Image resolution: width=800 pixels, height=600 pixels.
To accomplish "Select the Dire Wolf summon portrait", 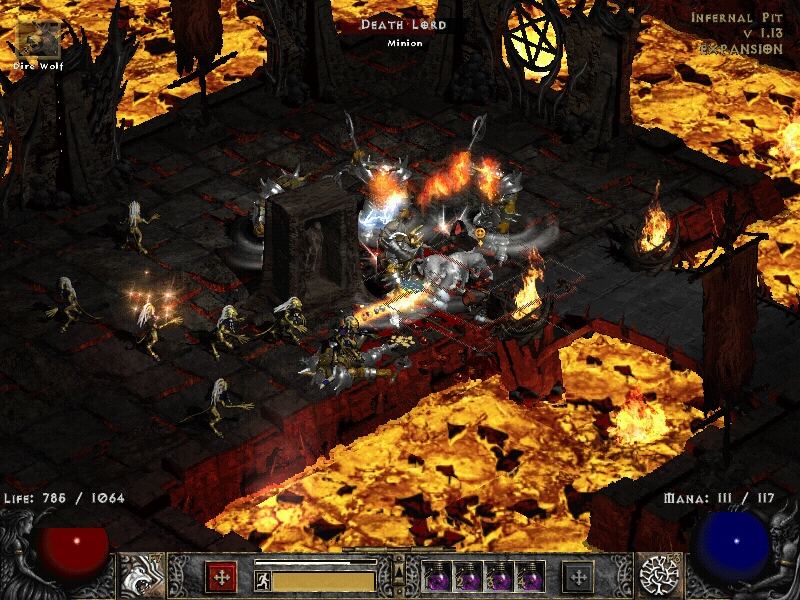I will 40,38.
